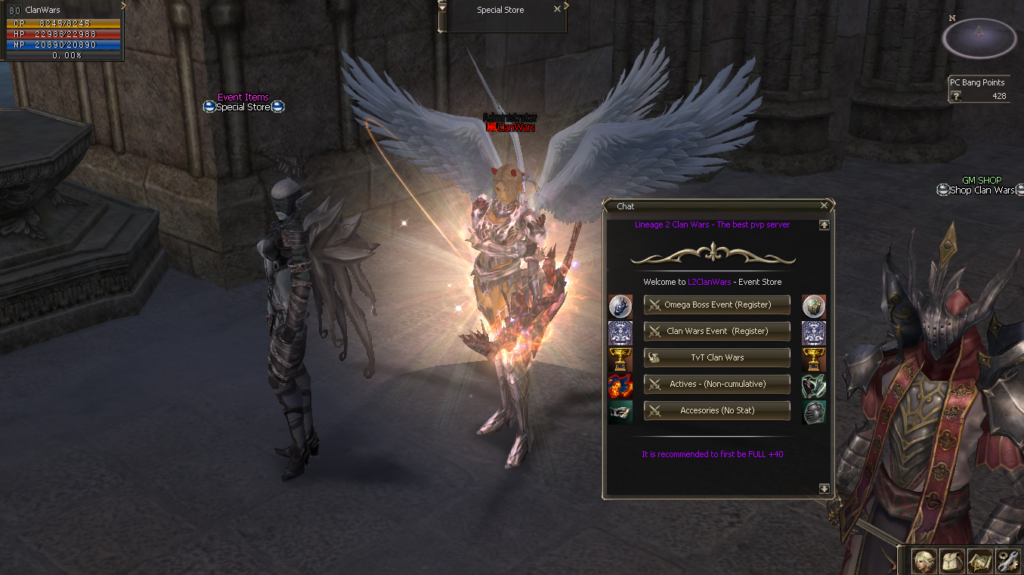
Task: Click the circular radar minimap
Action: [x=979, y=39]
